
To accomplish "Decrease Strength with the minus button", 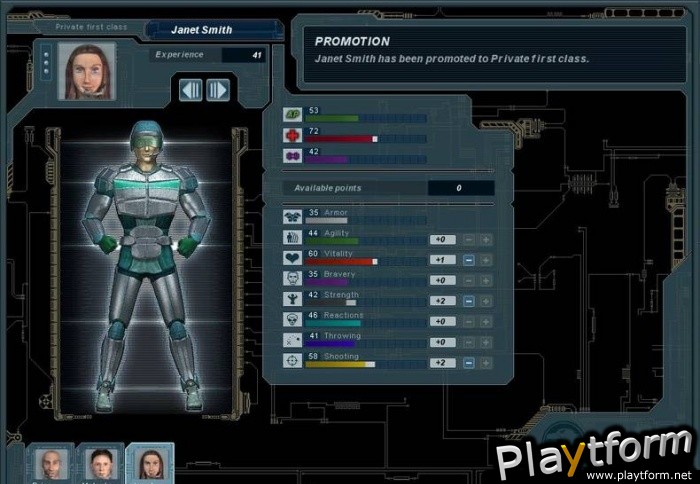I will tap(468, 300).
